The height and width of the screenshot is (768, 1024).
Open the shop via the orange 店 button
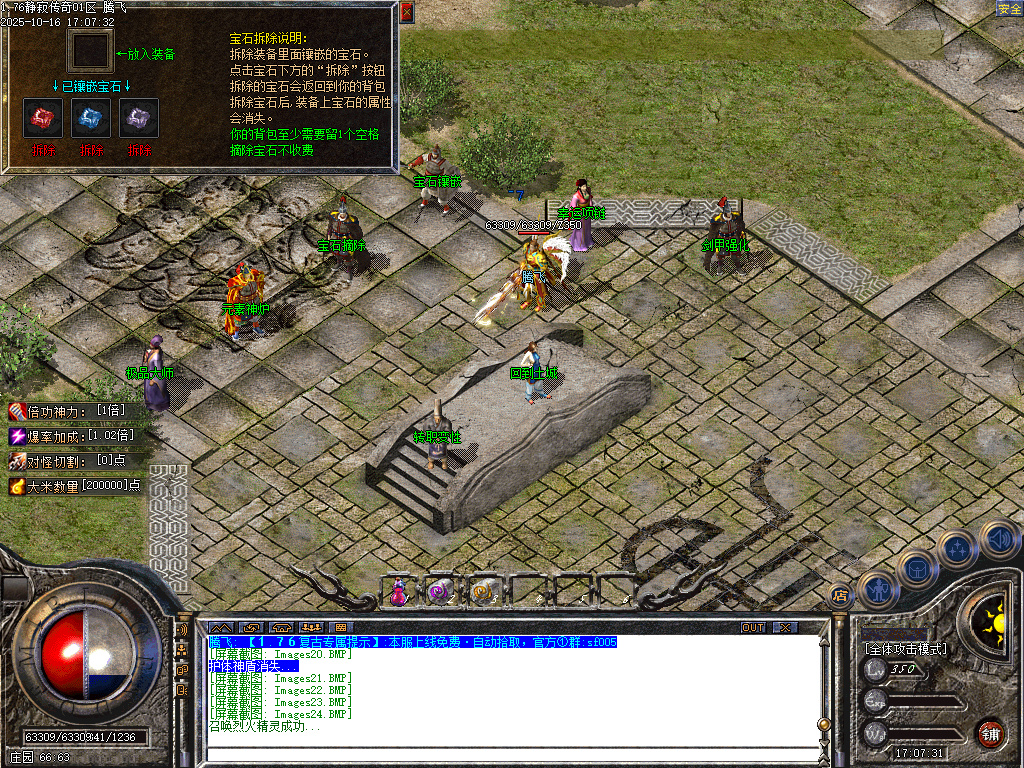pyautogui.click(x=840, y=596)
